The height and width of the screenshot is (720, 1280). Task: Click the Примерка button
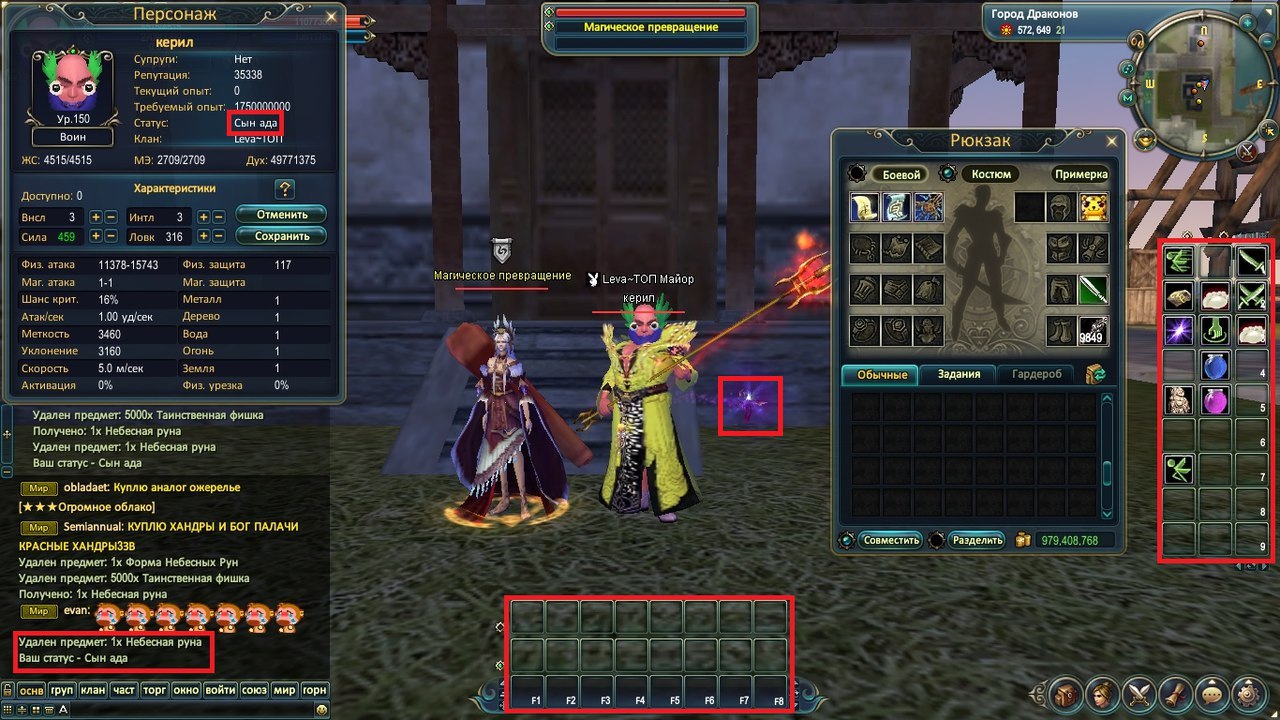click(x=1081, y=174)
